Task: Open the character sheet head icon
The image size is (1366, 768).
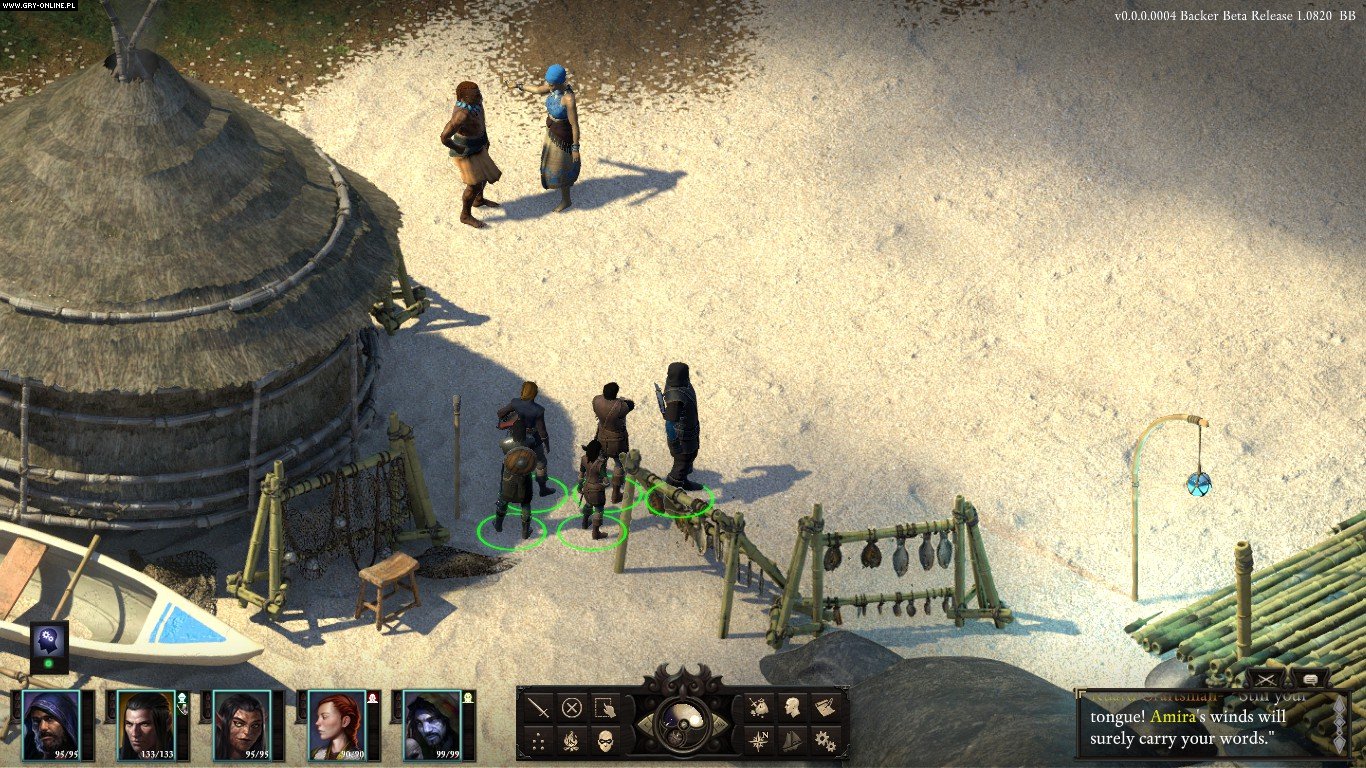Action: pos(792,708)
